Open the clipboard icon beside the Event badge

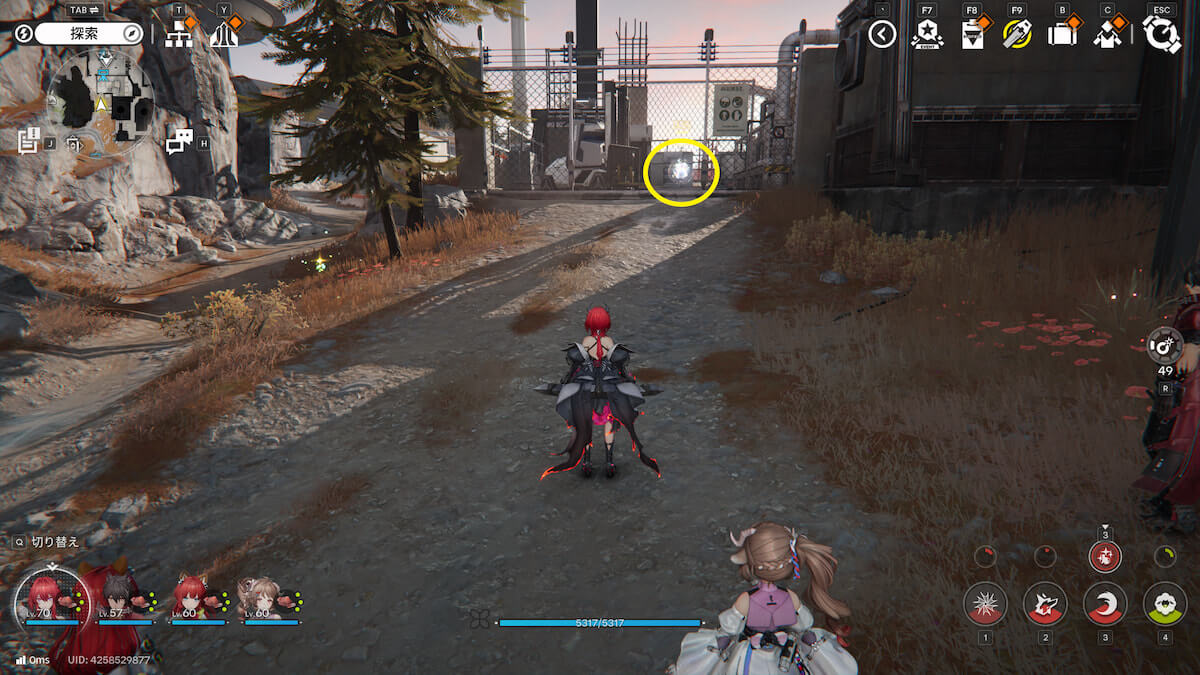tap(972, 35)
